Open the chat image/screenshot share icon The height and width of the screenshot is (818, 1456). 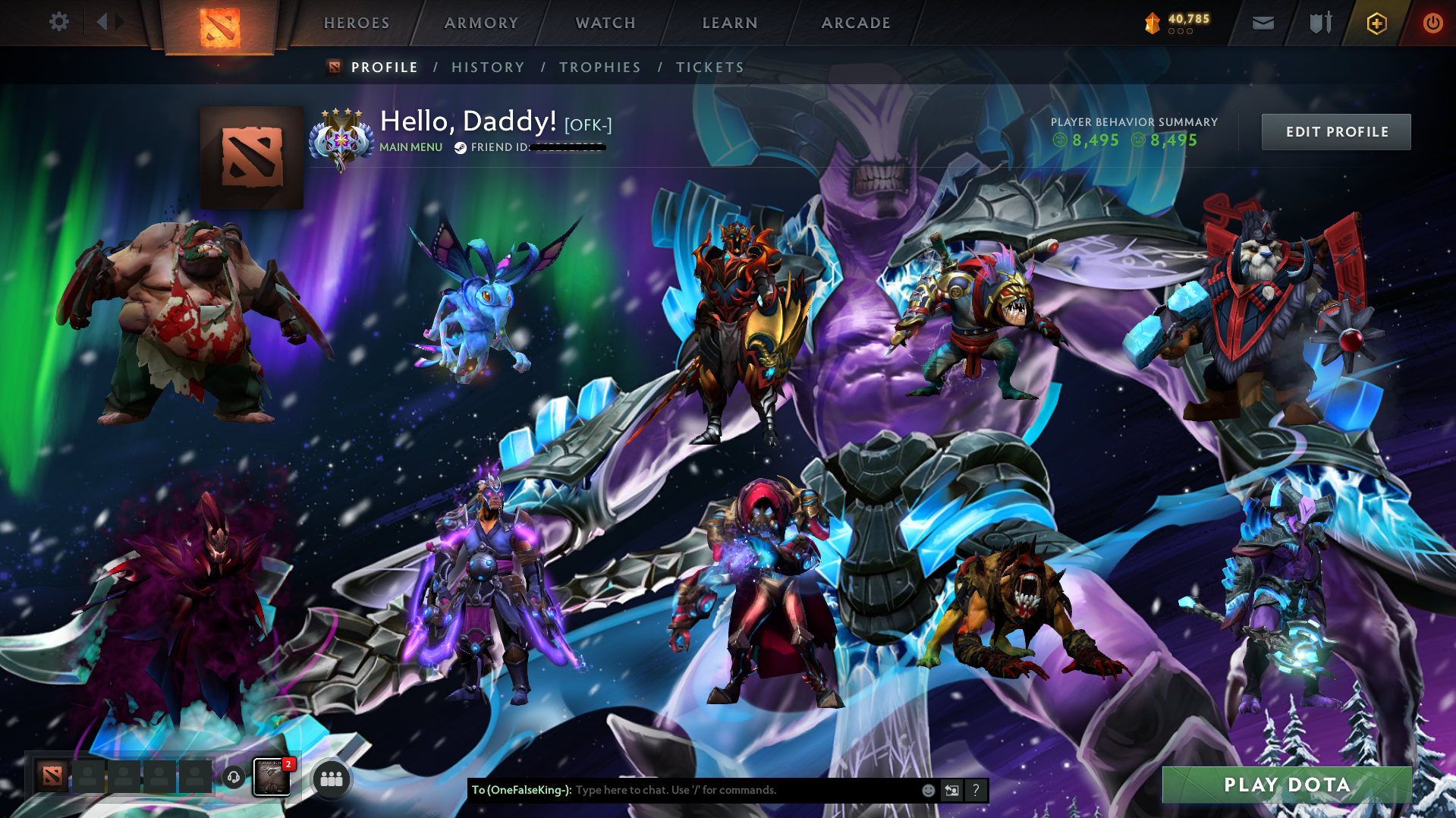pyautogui.click(x=951, y=790)
